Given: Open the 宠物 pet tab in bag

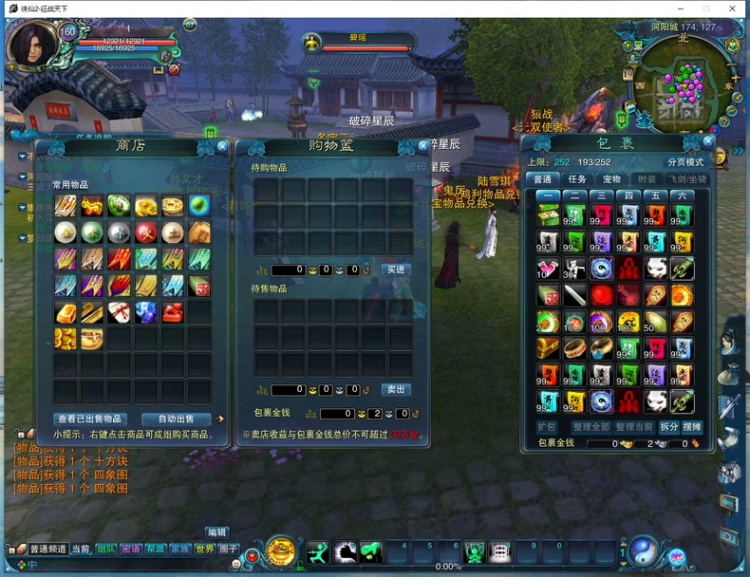Looking at the screenshot, I should coord(611,179).
